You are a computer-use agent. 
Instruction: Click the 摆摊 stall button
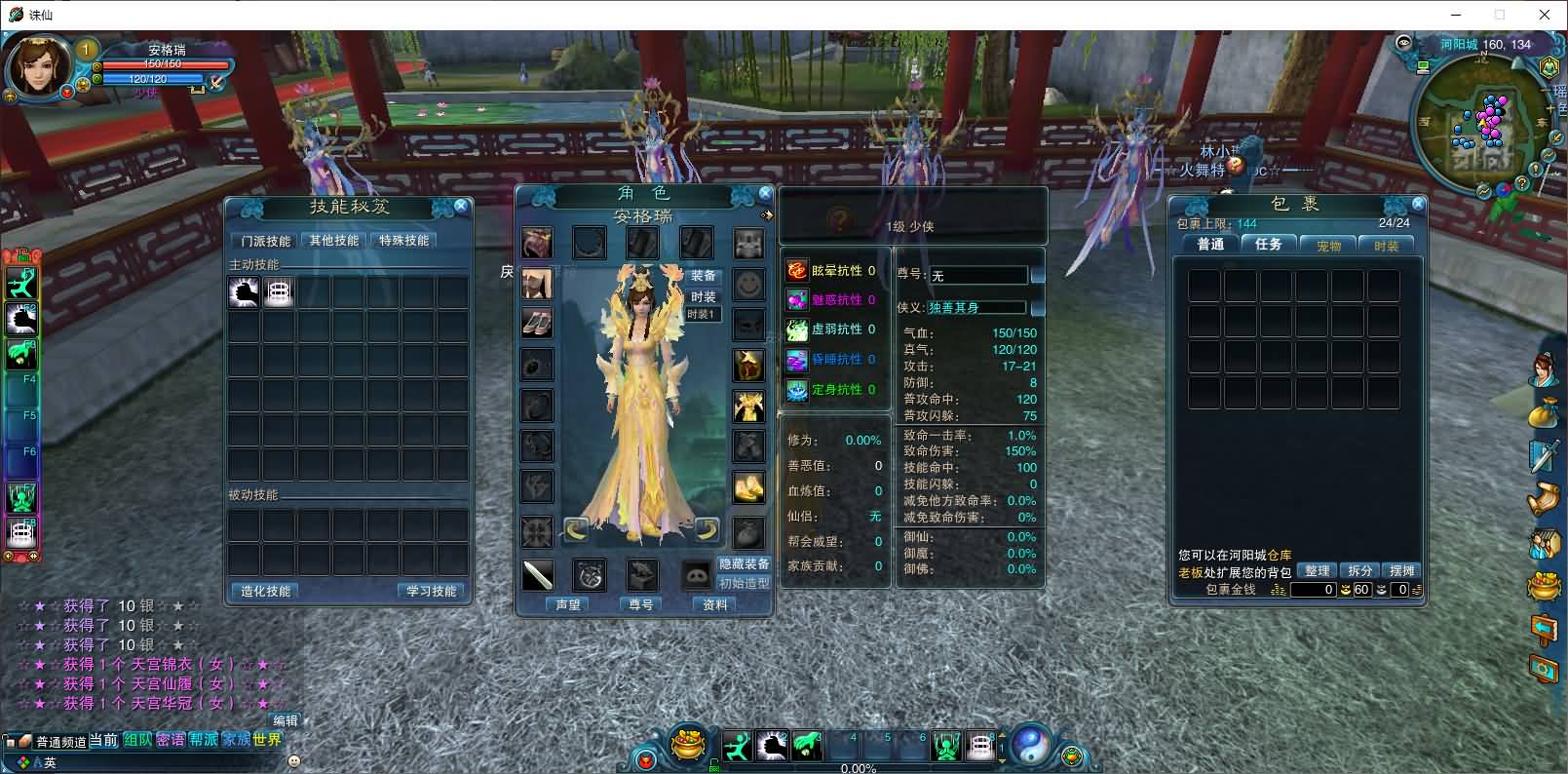(1401, 571)
